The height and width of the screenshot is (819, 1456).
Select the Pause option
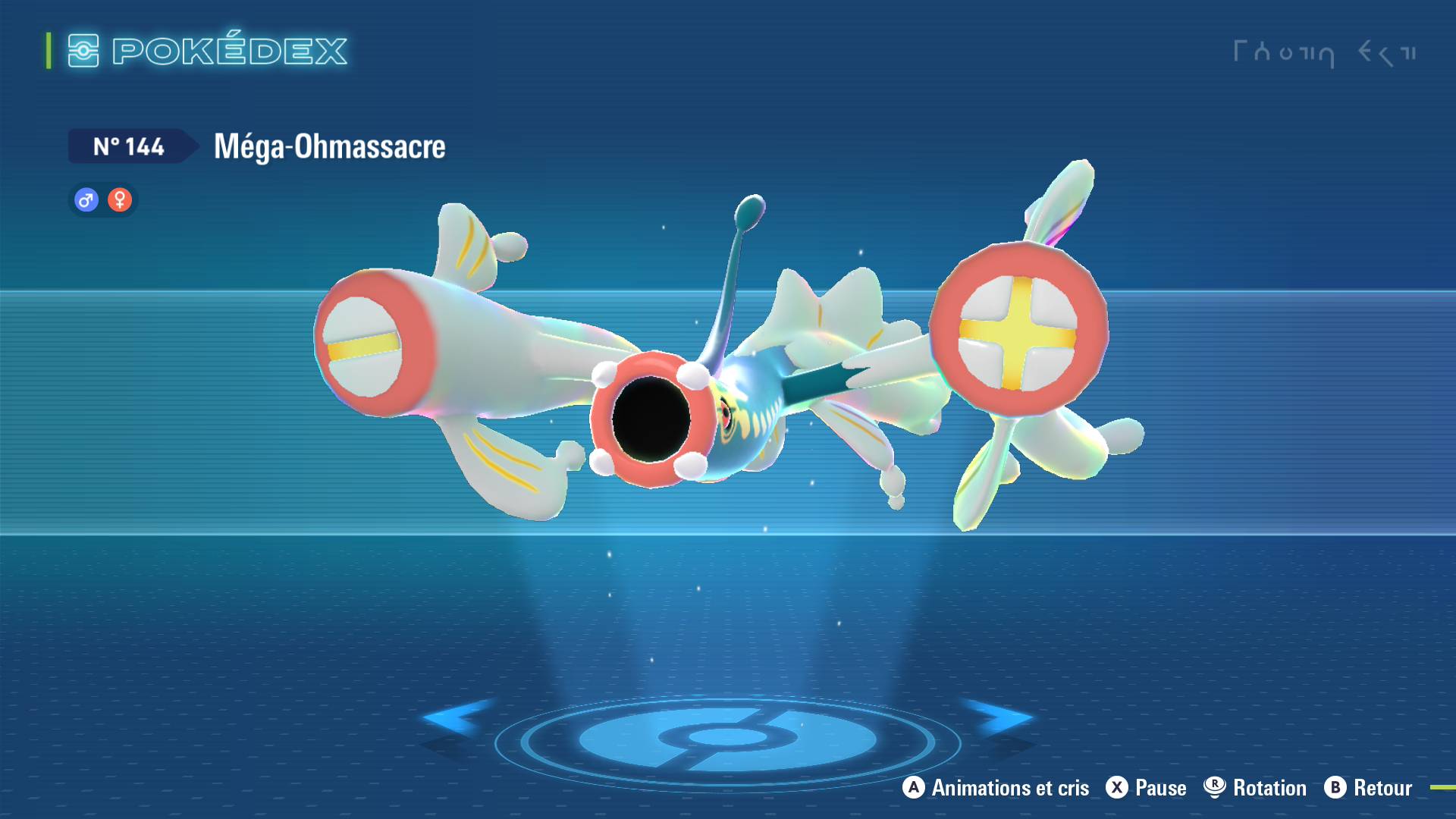pos(1146,788)
